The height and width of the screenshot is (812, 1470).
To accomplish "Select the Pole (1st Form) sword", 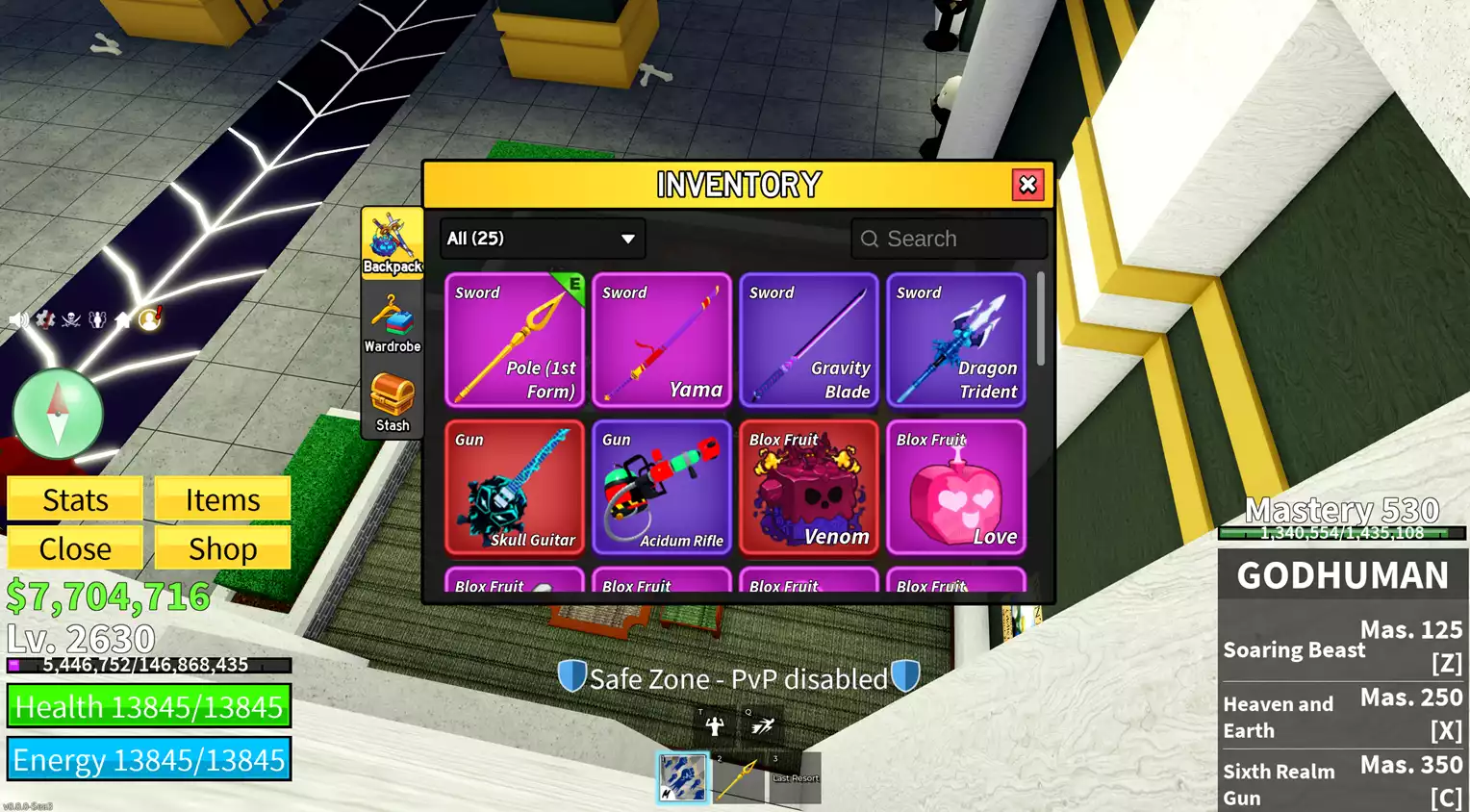I will point(515,341).
